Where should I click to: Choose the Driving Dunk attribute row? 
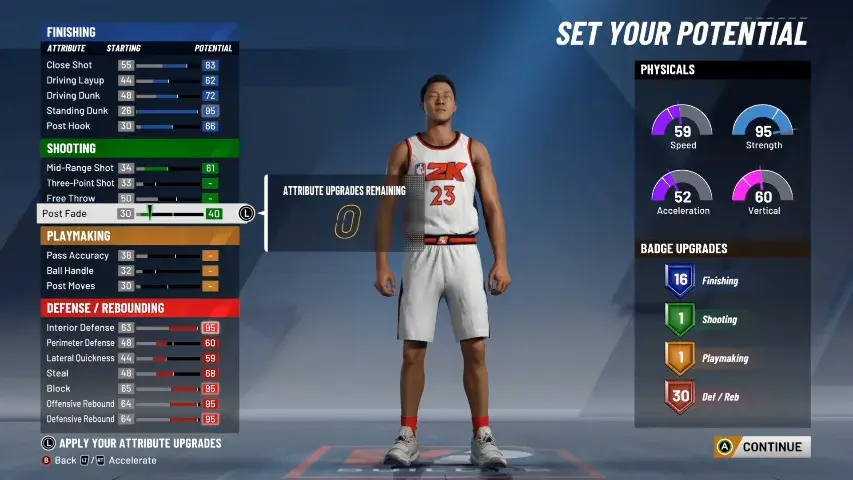(138, 96)
